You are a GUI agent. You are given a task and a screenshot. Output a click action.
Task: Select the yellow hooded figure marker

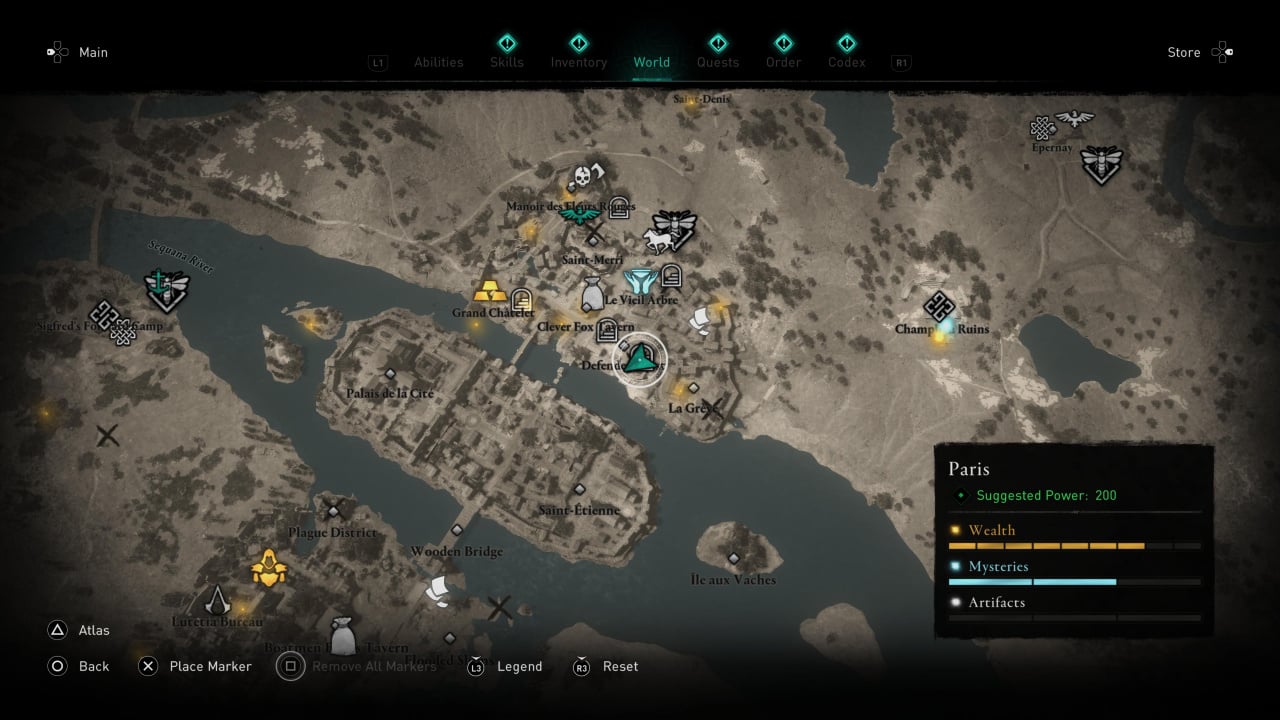269,568
